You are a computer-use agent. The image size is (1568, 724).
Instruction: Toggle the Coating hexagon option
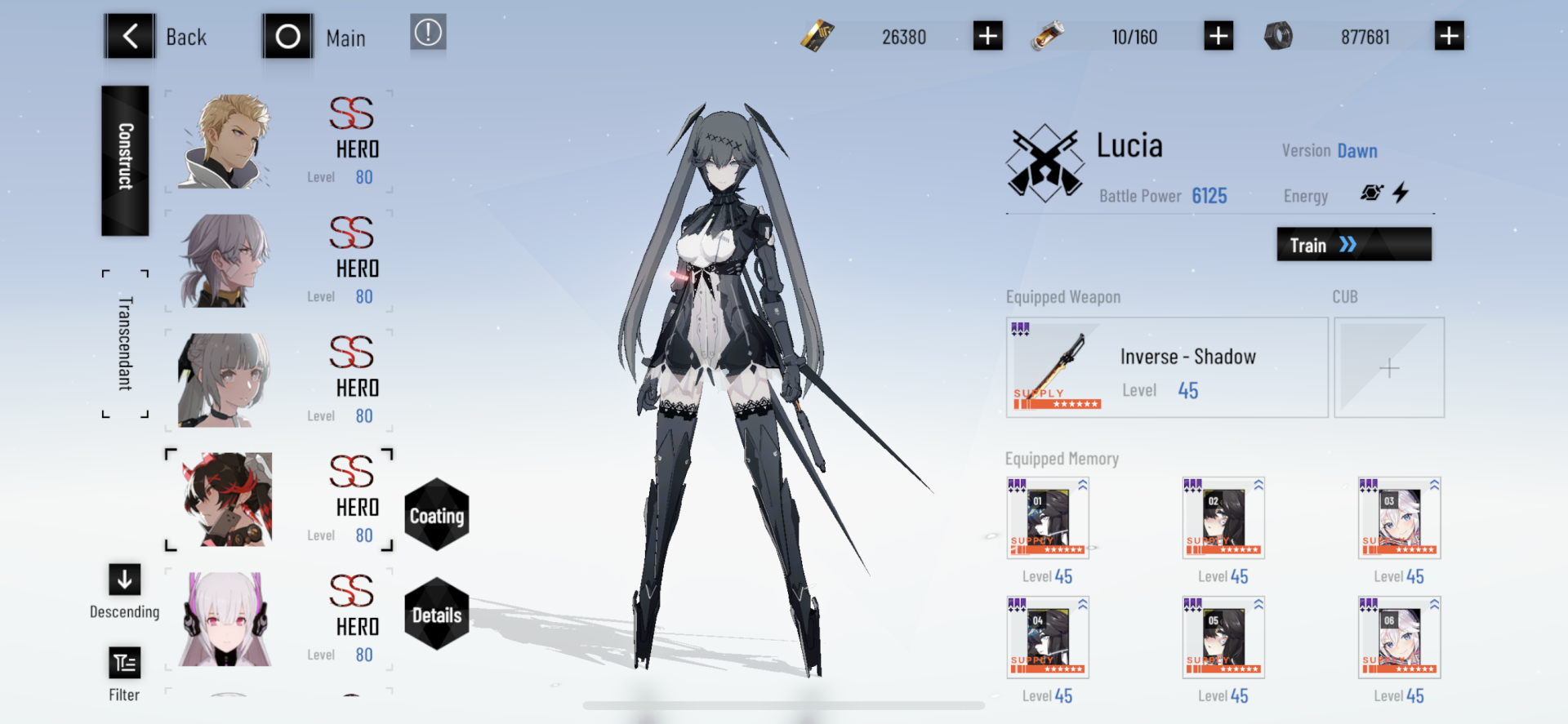[437, 514]
